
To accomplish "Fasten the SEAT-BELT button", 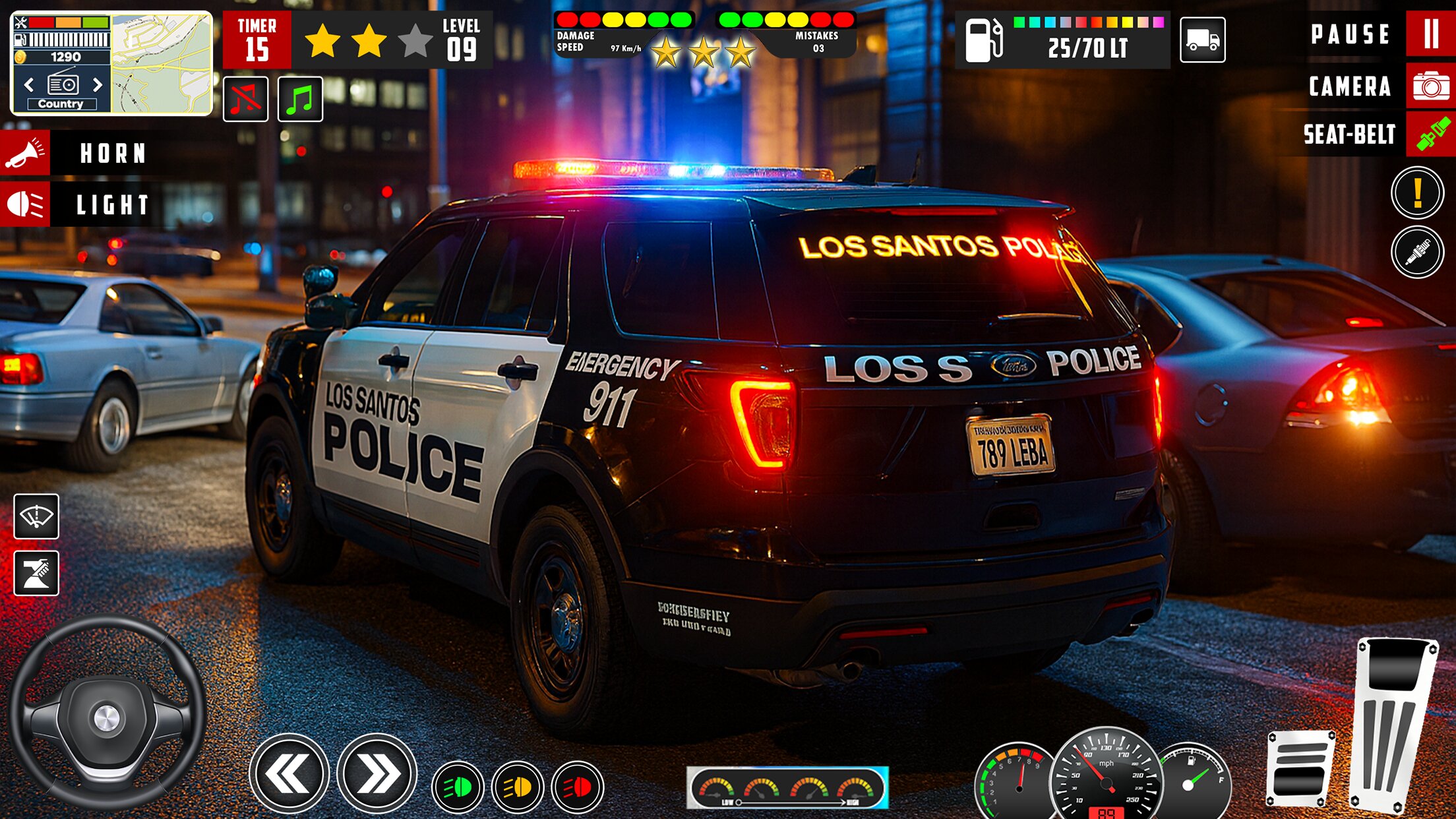I will [1430, 135].
